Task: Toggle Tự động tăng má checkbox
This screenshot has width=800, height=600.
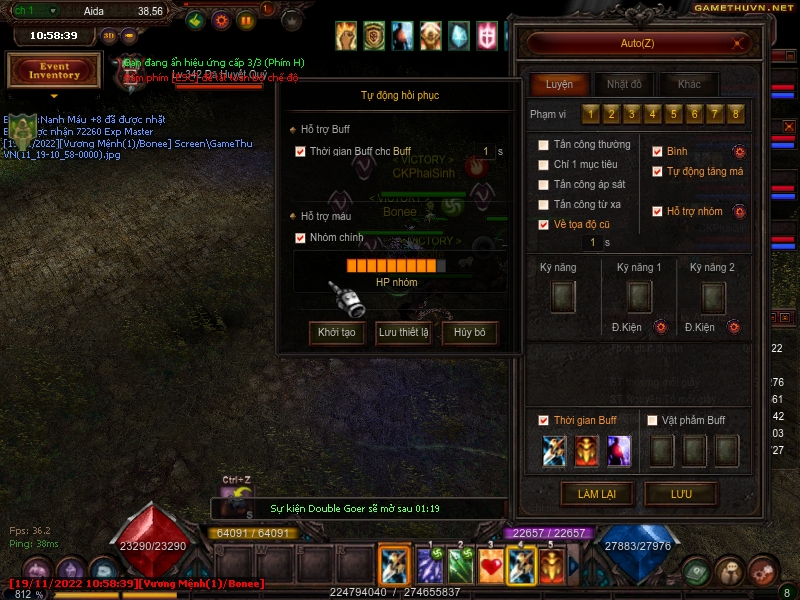Action: [657, 171]
